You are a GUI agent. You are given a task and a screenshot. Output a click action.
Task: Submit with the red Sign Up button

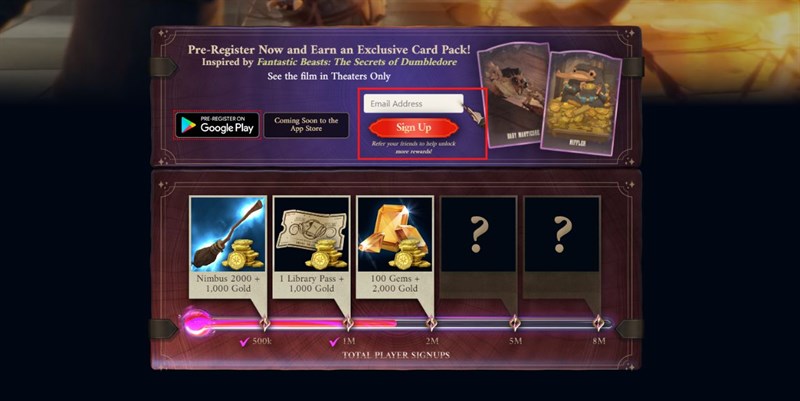point(412,128)
